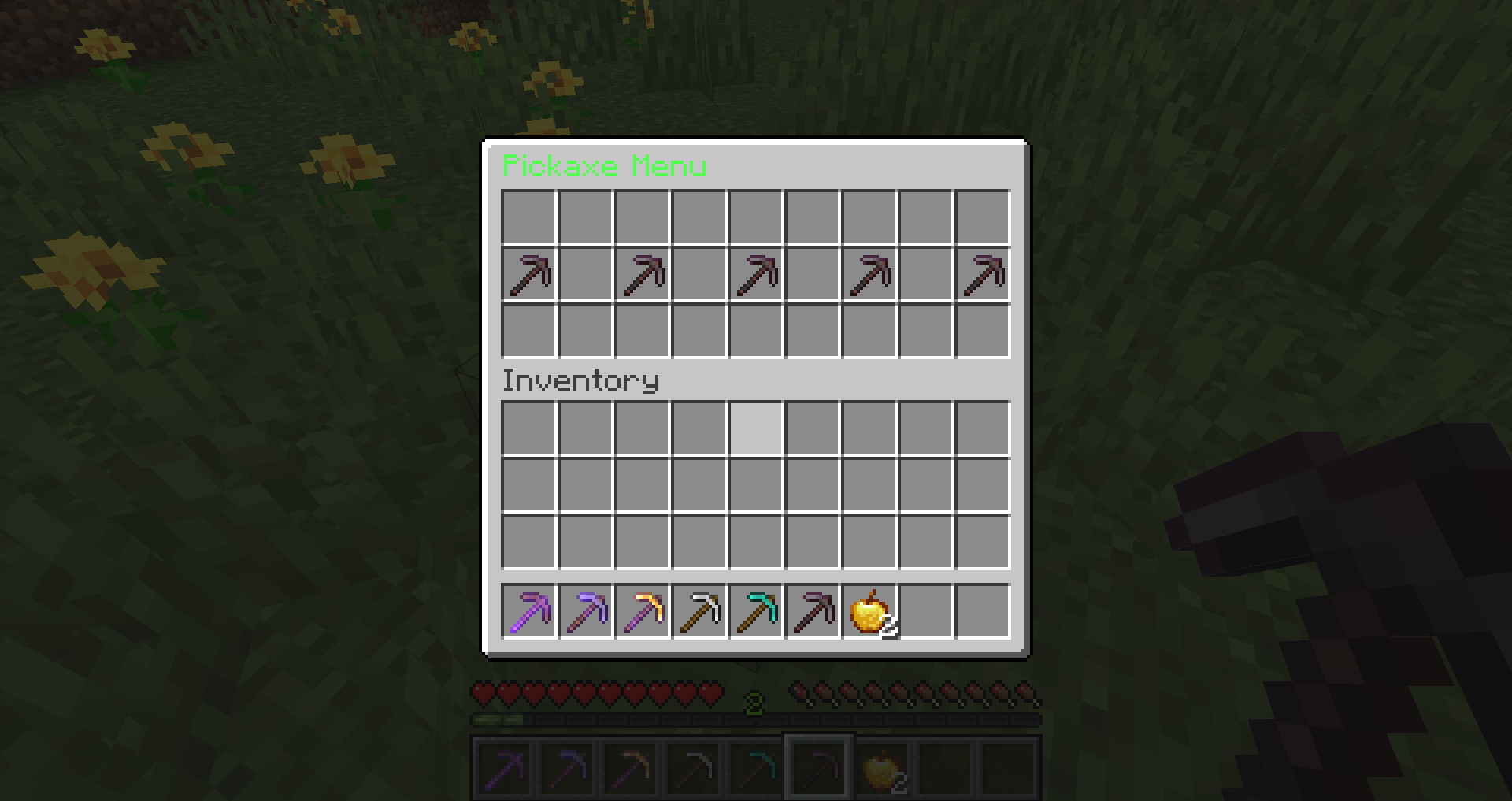
Task: Click the experience bar below the health hearts
Action: 756,719
